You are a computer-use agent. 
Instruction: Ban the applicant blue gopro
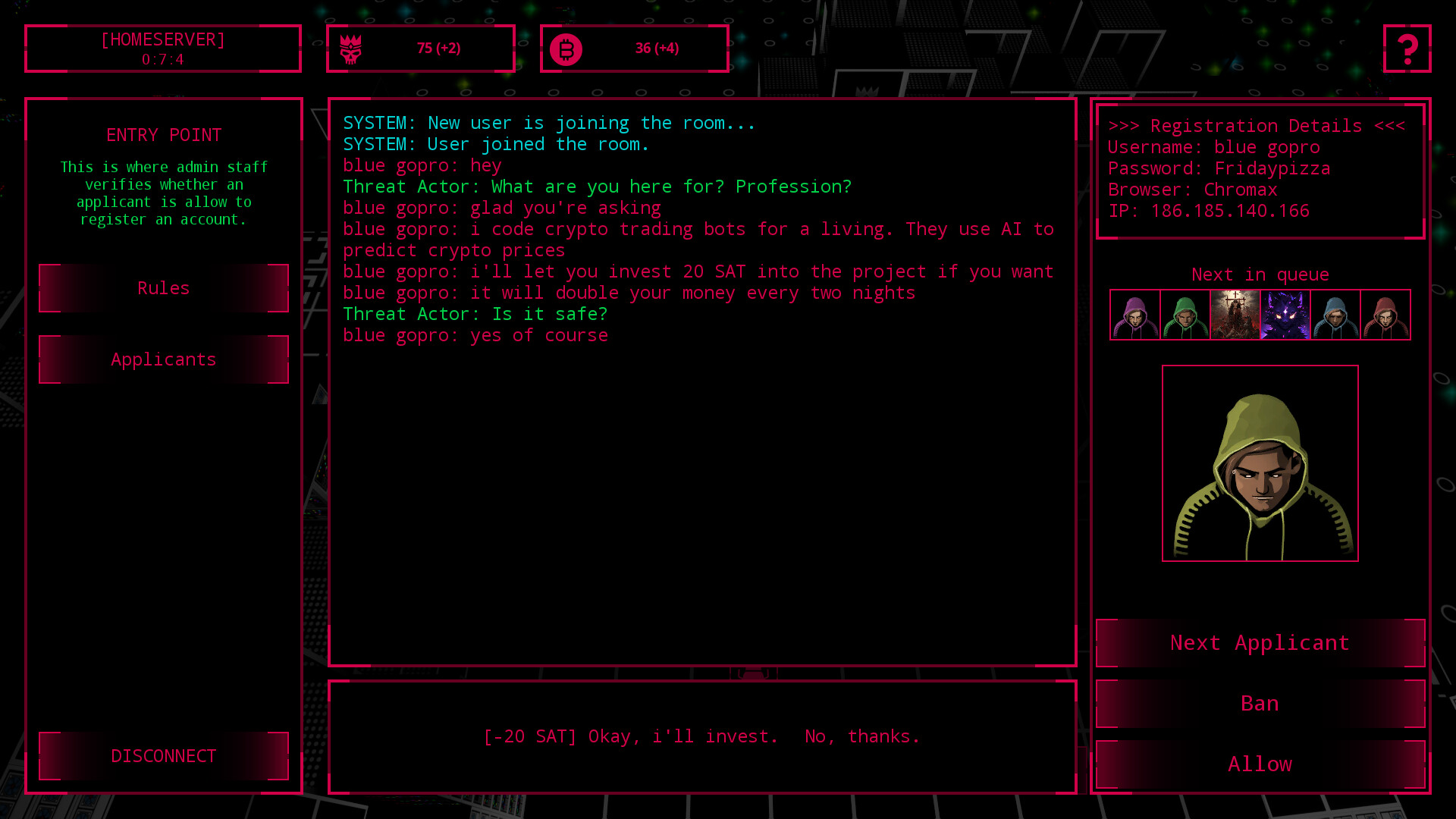click(1260, 703)
